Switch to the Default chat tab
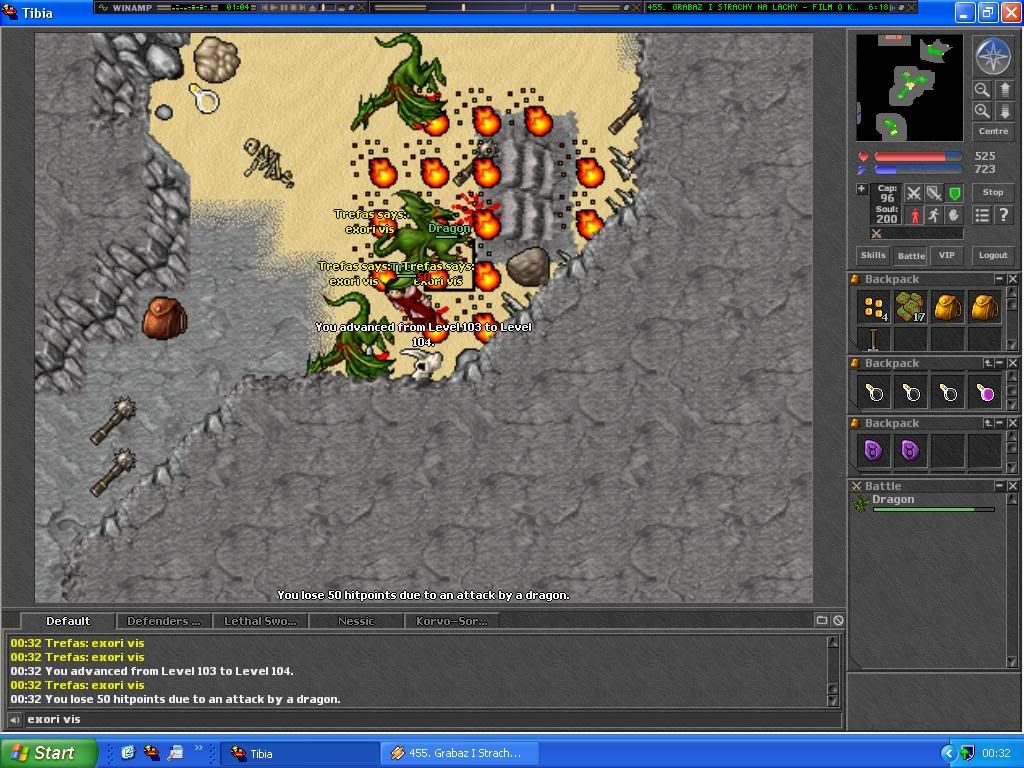 pyautogui.click(x=68, y=621)
